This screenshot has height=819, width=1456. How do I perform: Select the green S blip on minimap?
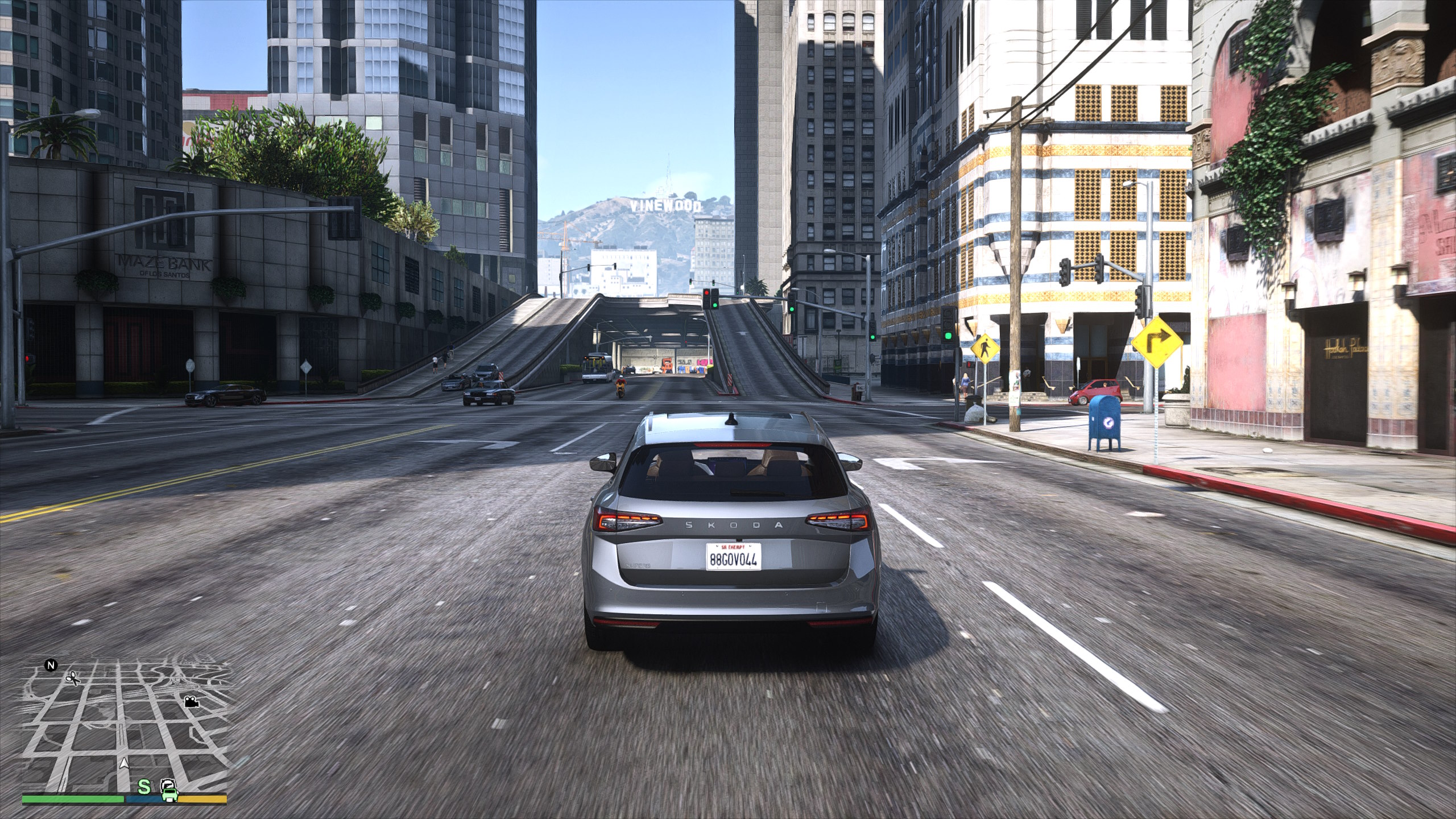[x=145, y=787]
